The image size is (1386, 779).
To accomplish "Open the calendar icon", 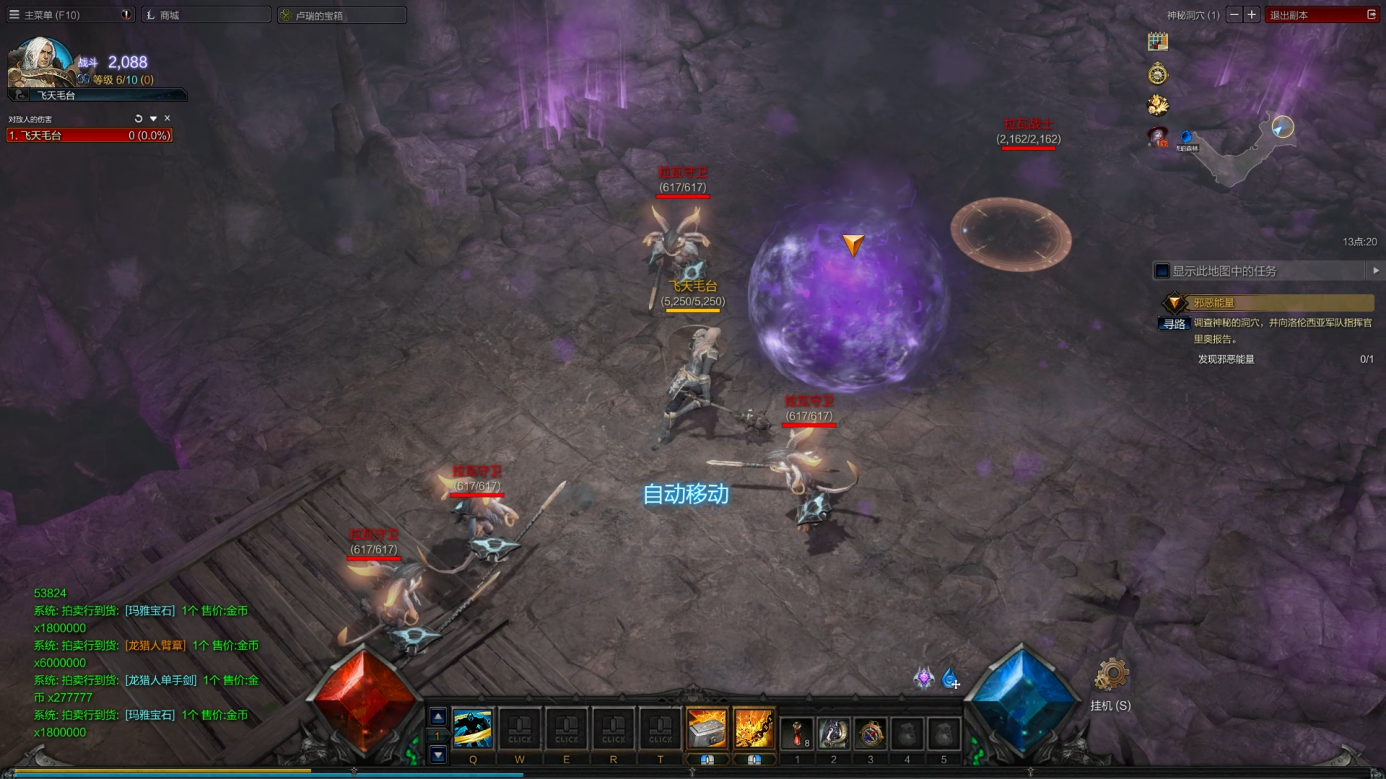I will pos(1158,42).
